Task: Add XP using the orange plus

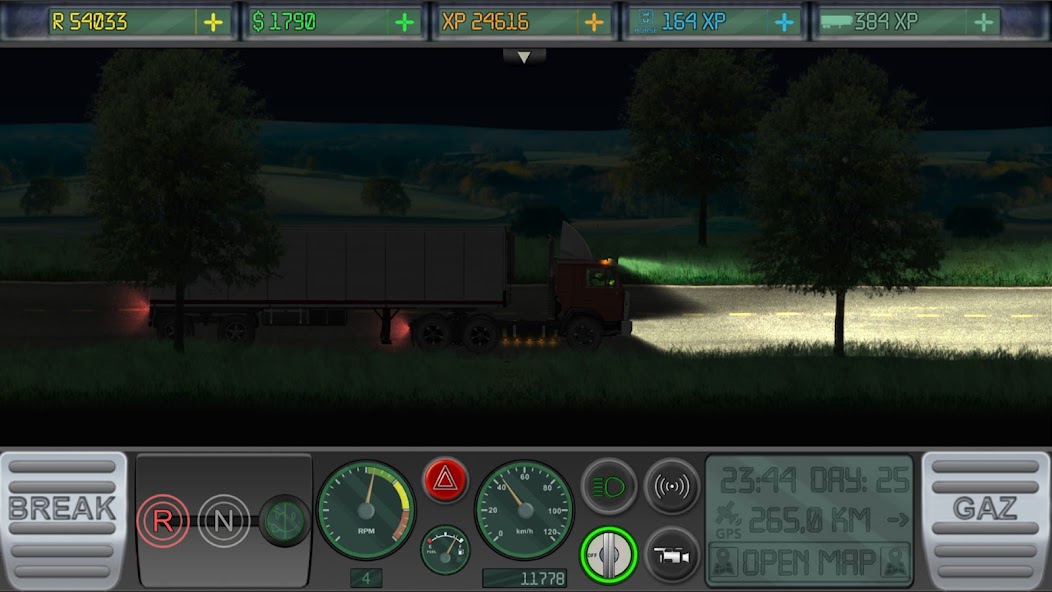Action: coord(594,22)
